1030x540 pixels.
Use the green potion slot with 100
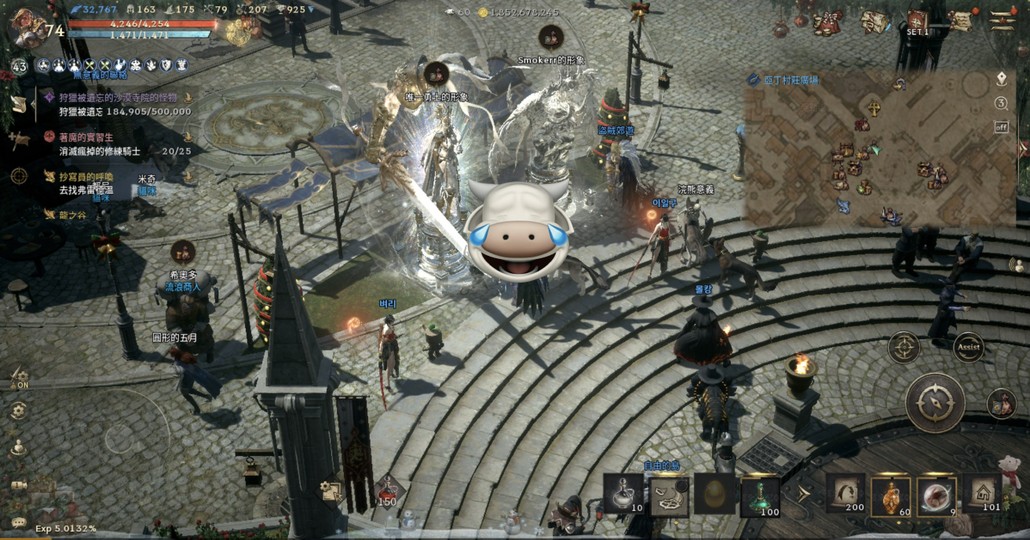click(760, 494)
